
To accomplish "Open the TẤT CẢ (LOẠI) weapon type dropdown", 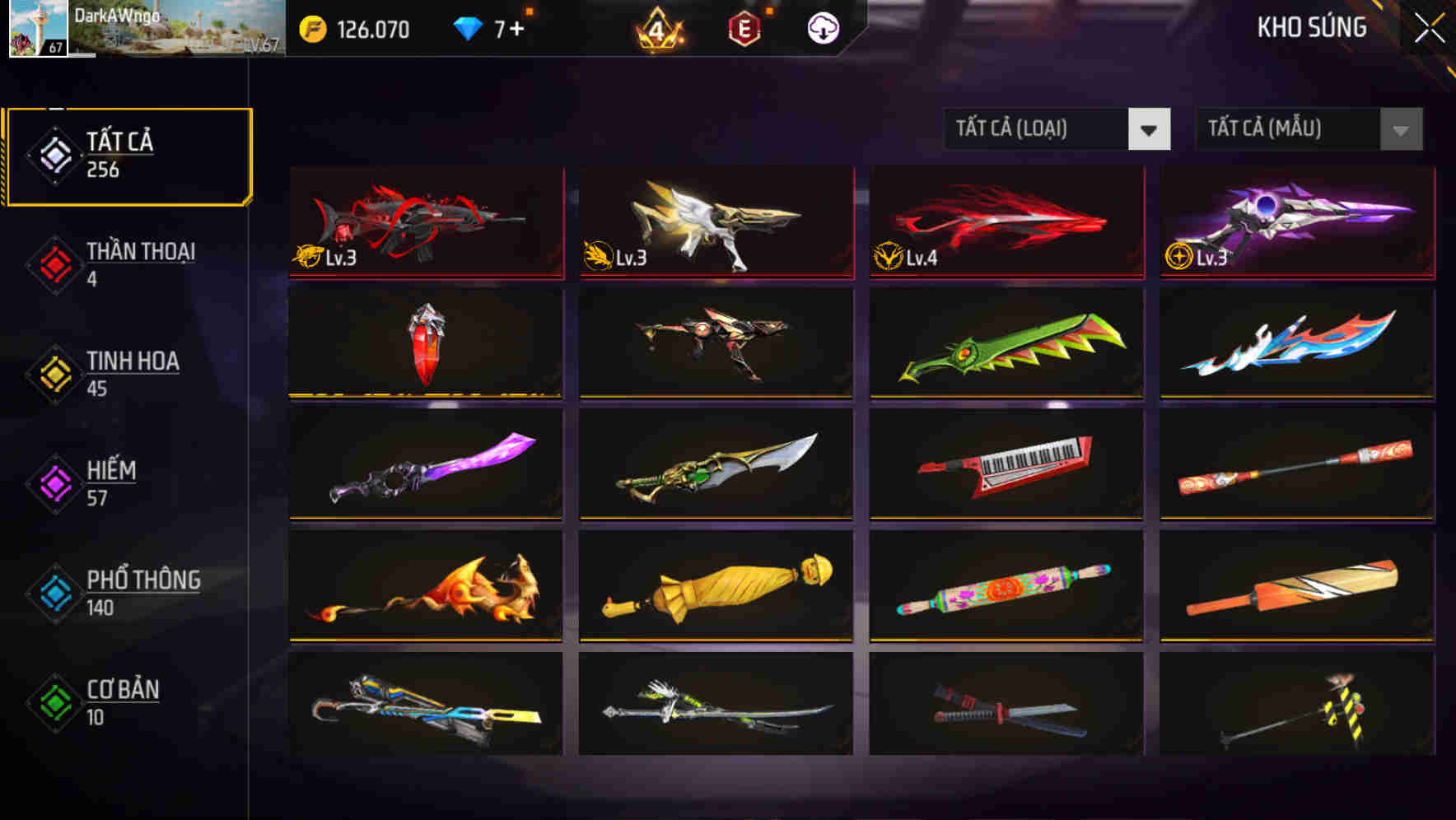I will pyautogui.click(x=1057, y=128).
